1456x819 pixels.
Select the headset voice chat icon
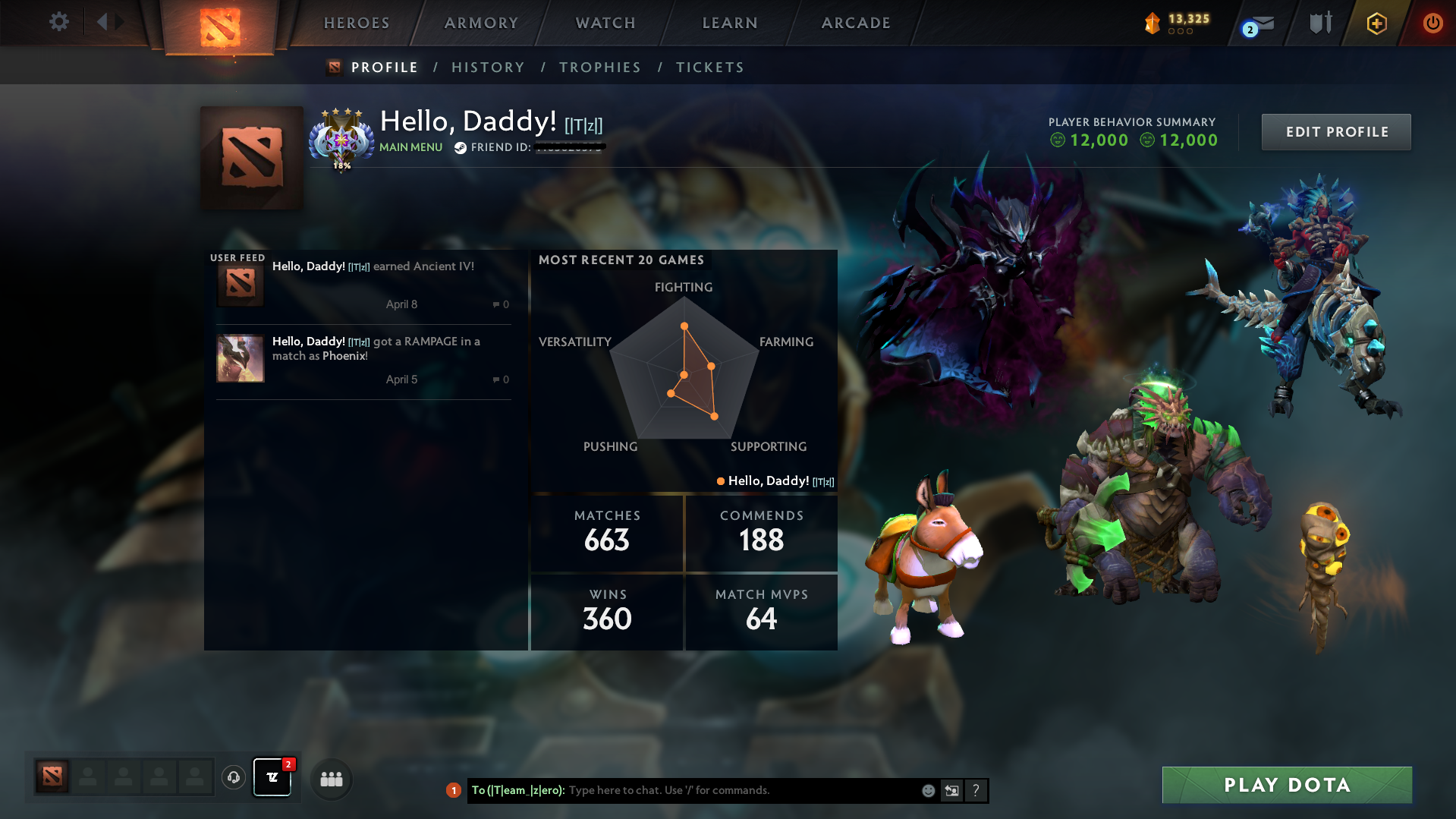pyautogui.click(x=234, y=778)
